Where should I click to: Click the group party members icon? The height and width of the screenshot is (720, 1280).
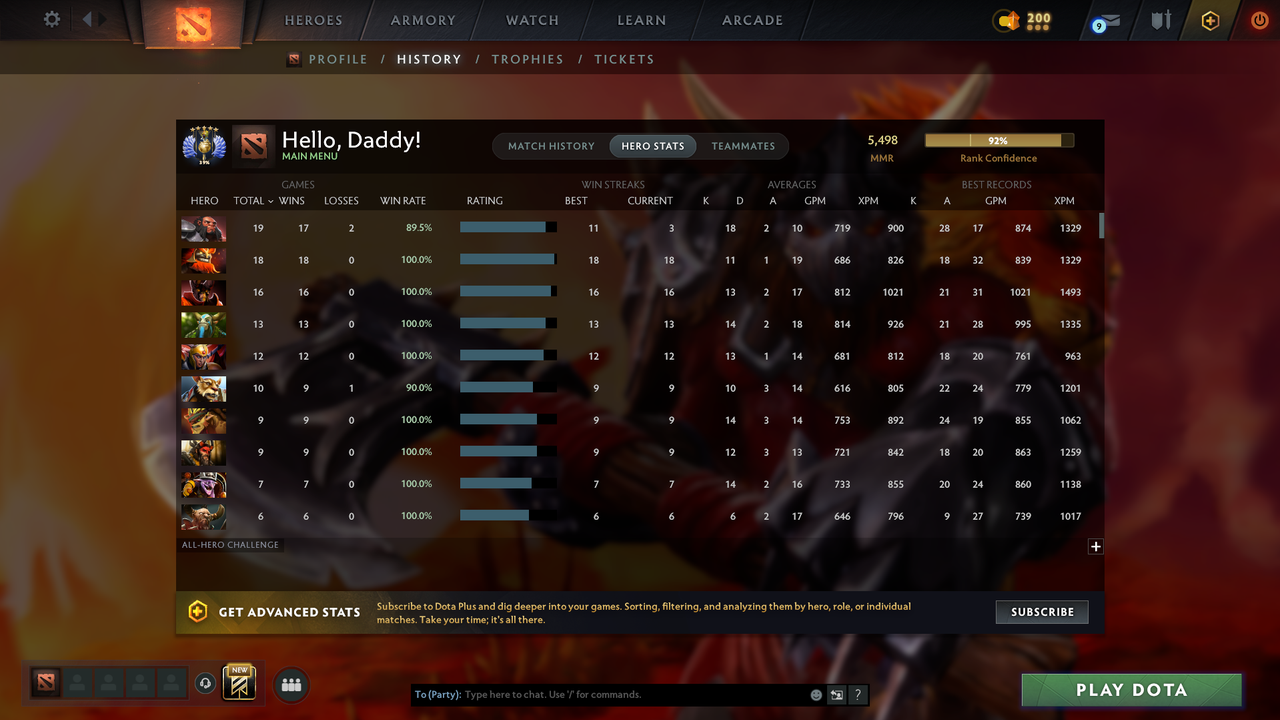[291, 684]
